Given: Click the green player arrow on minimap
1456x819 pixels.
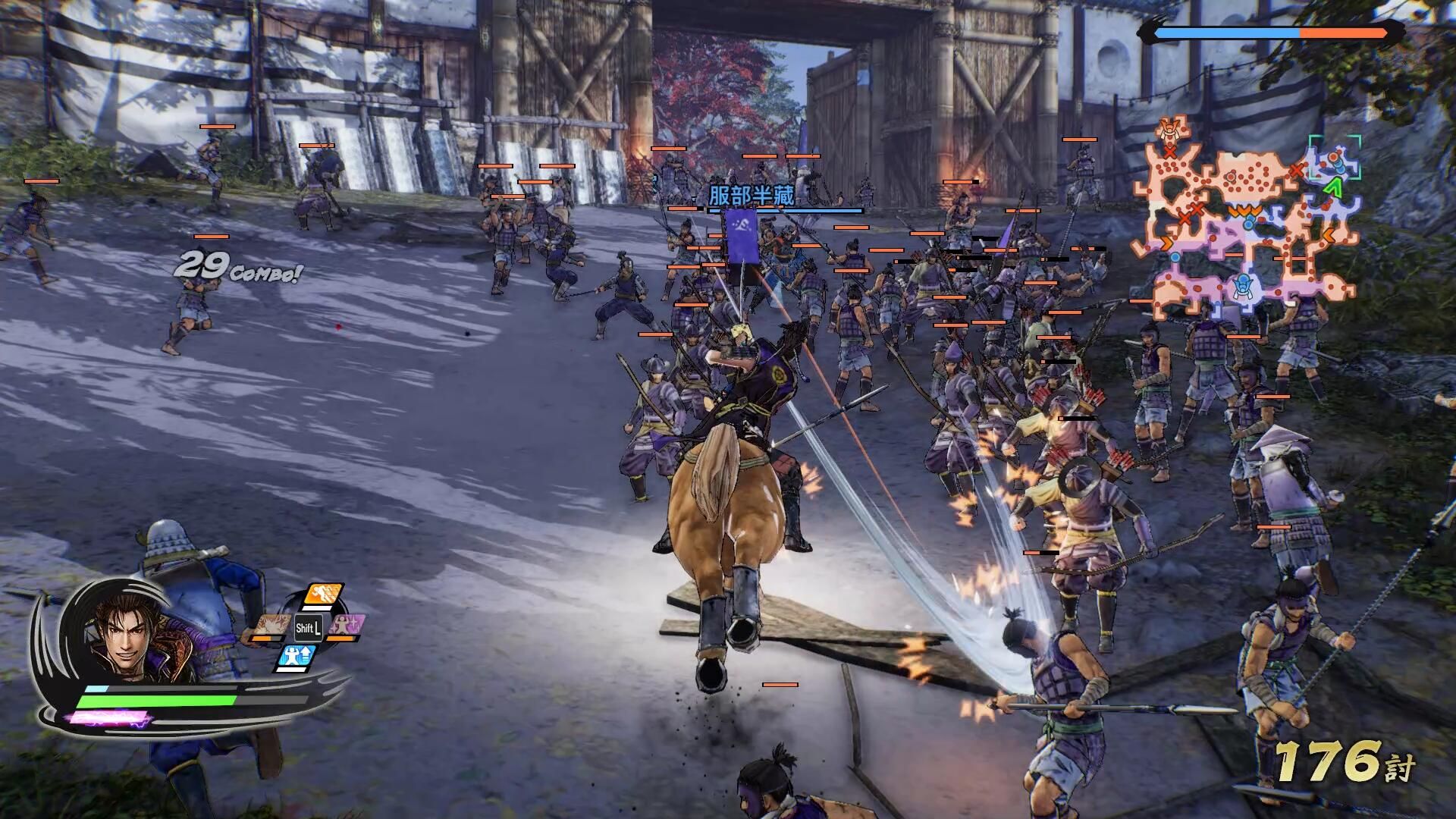Looking at the screenshot, I should tap(1332, 187).
